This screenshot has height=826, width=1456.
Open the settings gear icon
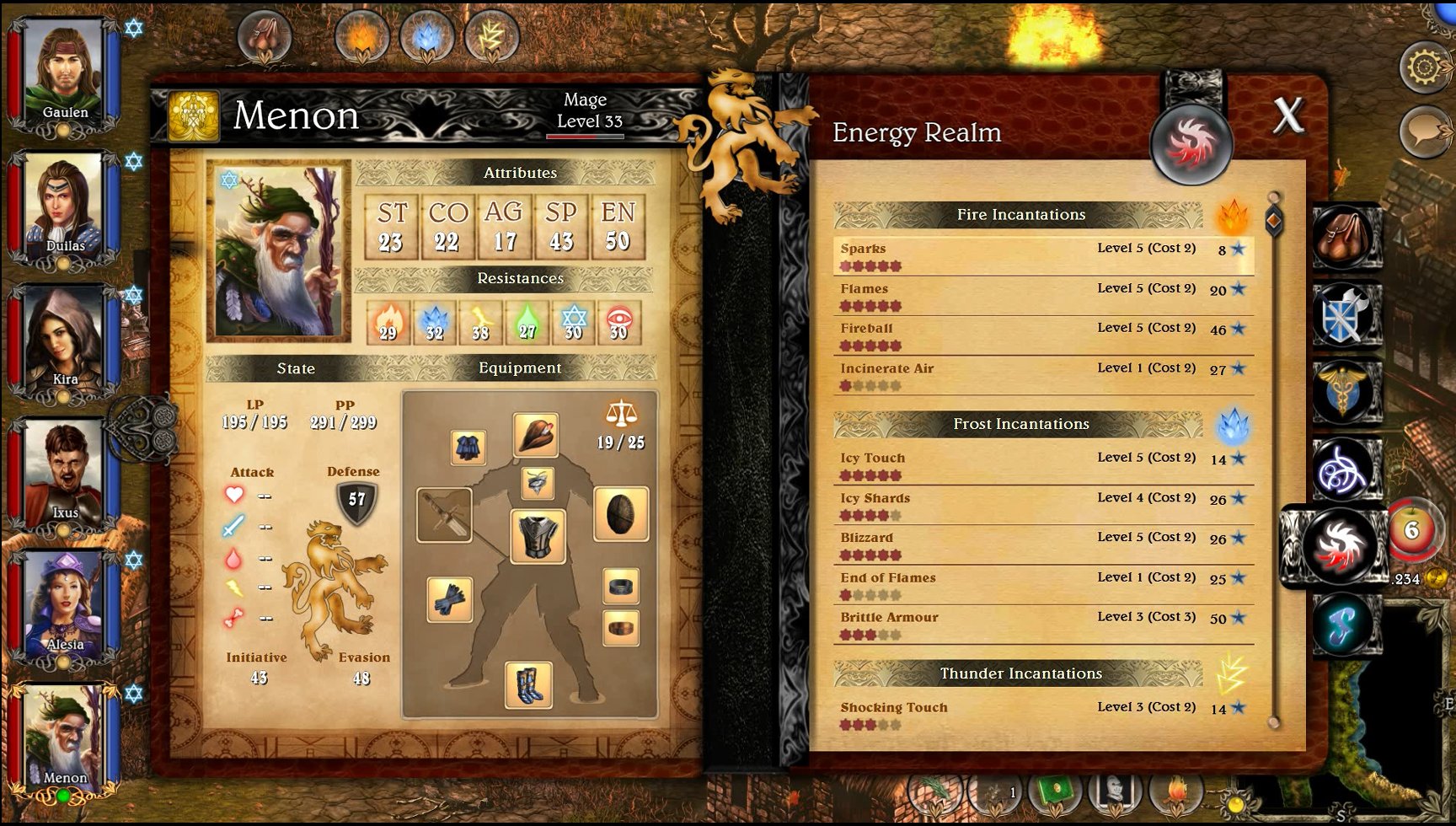click(1424, 67)
